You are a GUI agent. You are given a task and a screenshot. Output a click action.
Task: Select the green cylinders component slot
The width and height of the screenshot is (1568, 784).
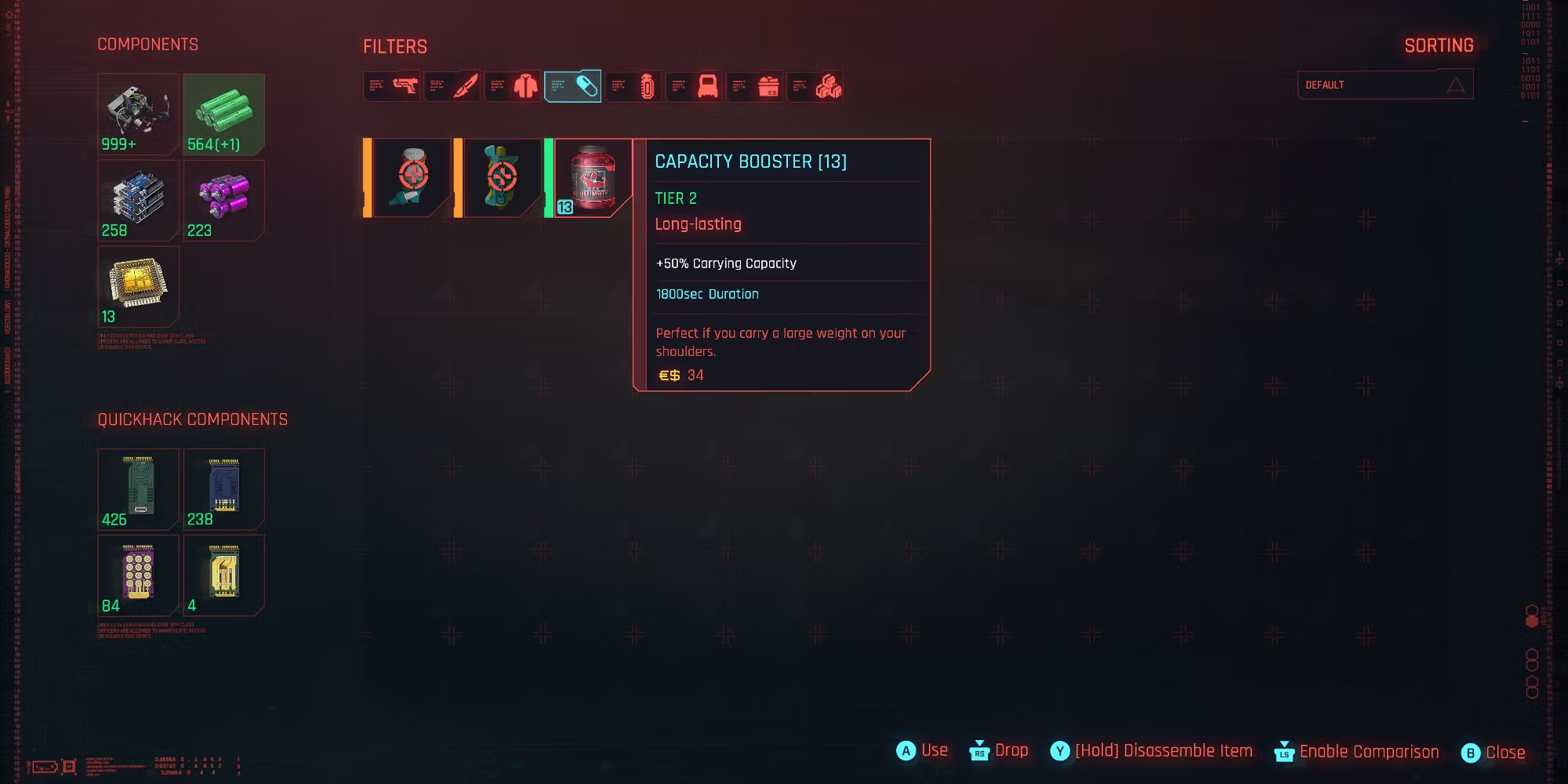click(x=224, y=114)
